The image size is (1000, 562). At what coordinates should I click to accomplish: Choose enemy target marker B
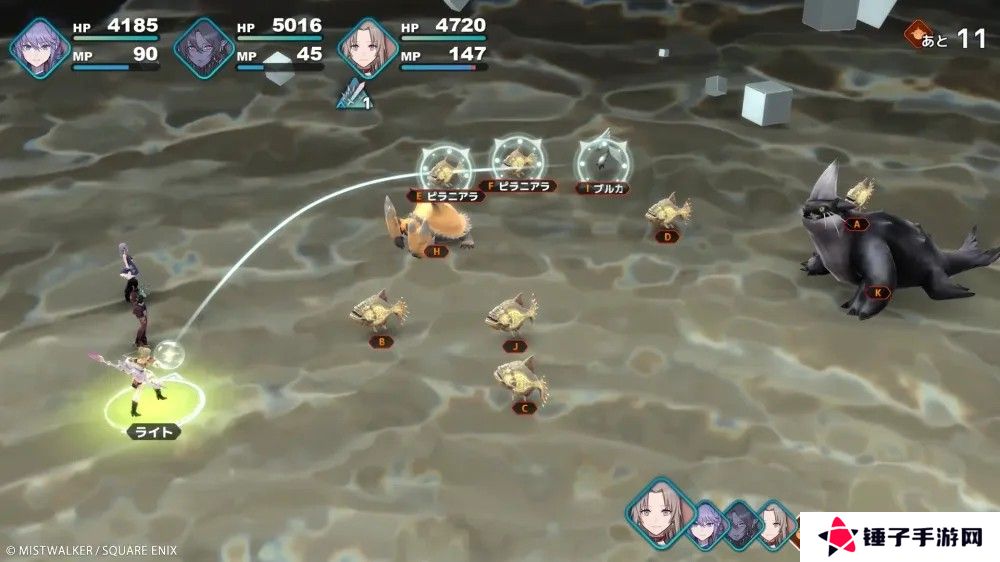point(381,341)
